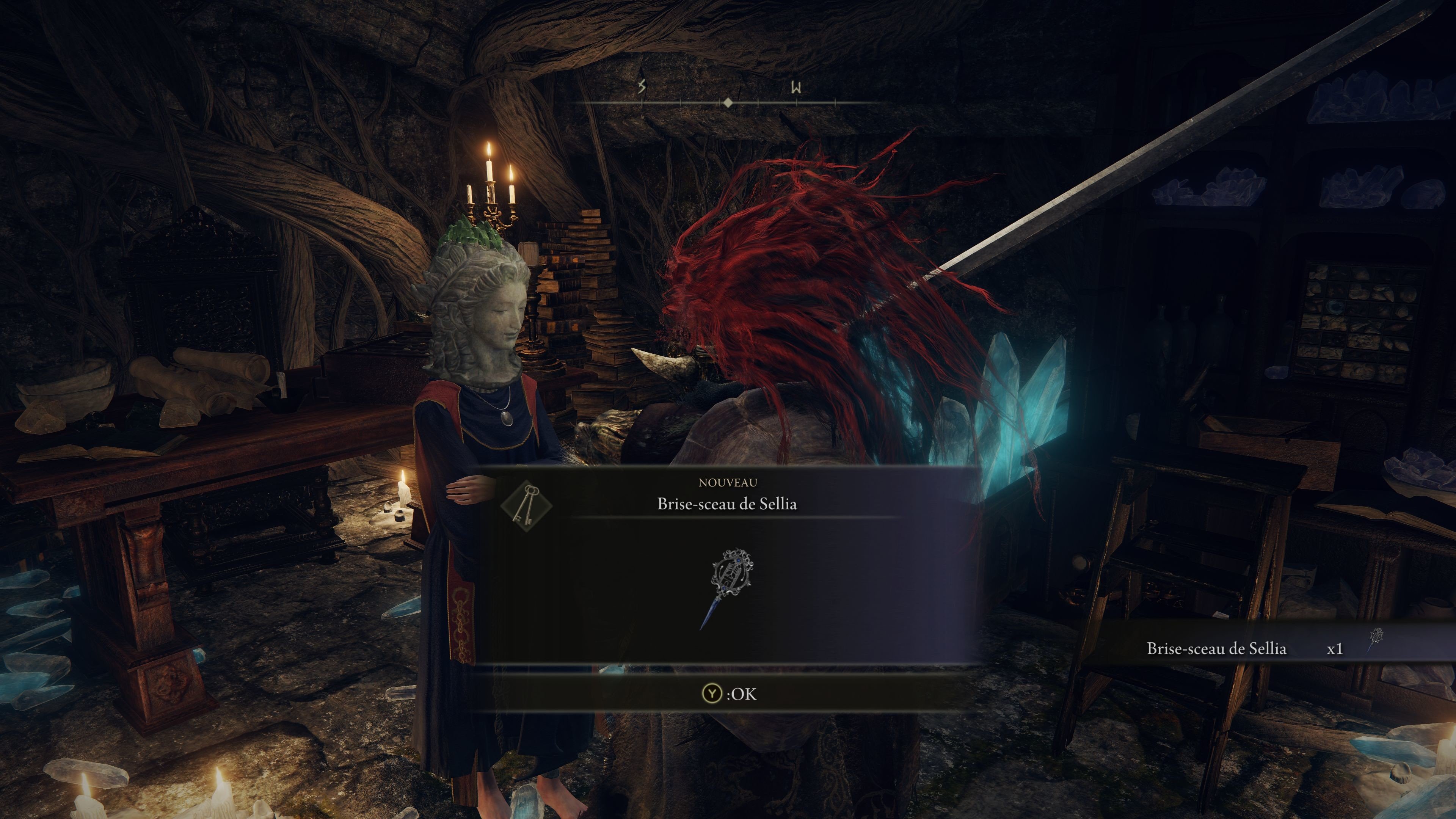Click the compass bar diamond marker
The height and width of the screenshot is (819, 1456).
728,103
